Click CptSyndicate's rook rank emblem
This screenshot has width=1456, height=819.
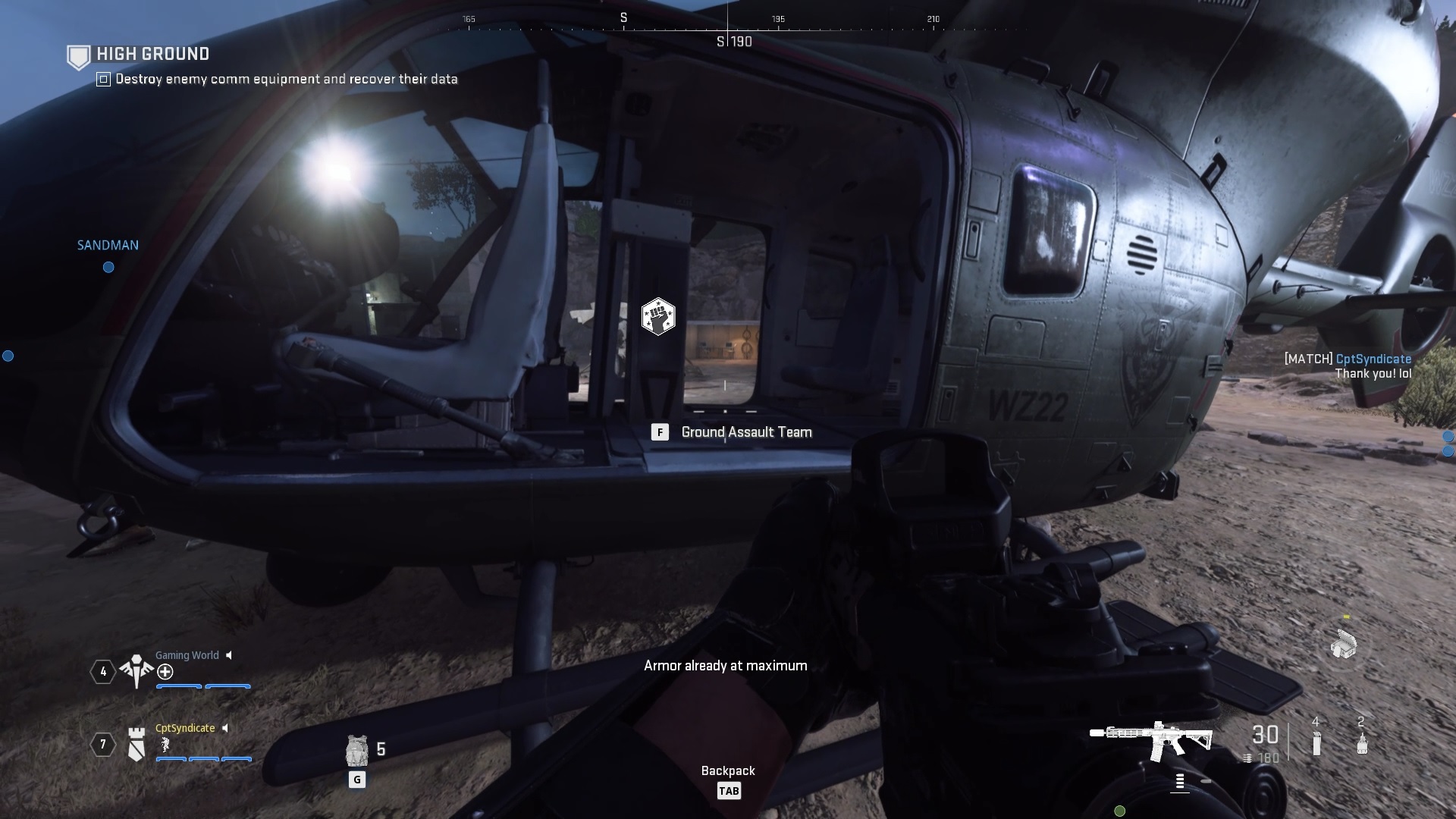pyautogui.click(x=136, y=745)
